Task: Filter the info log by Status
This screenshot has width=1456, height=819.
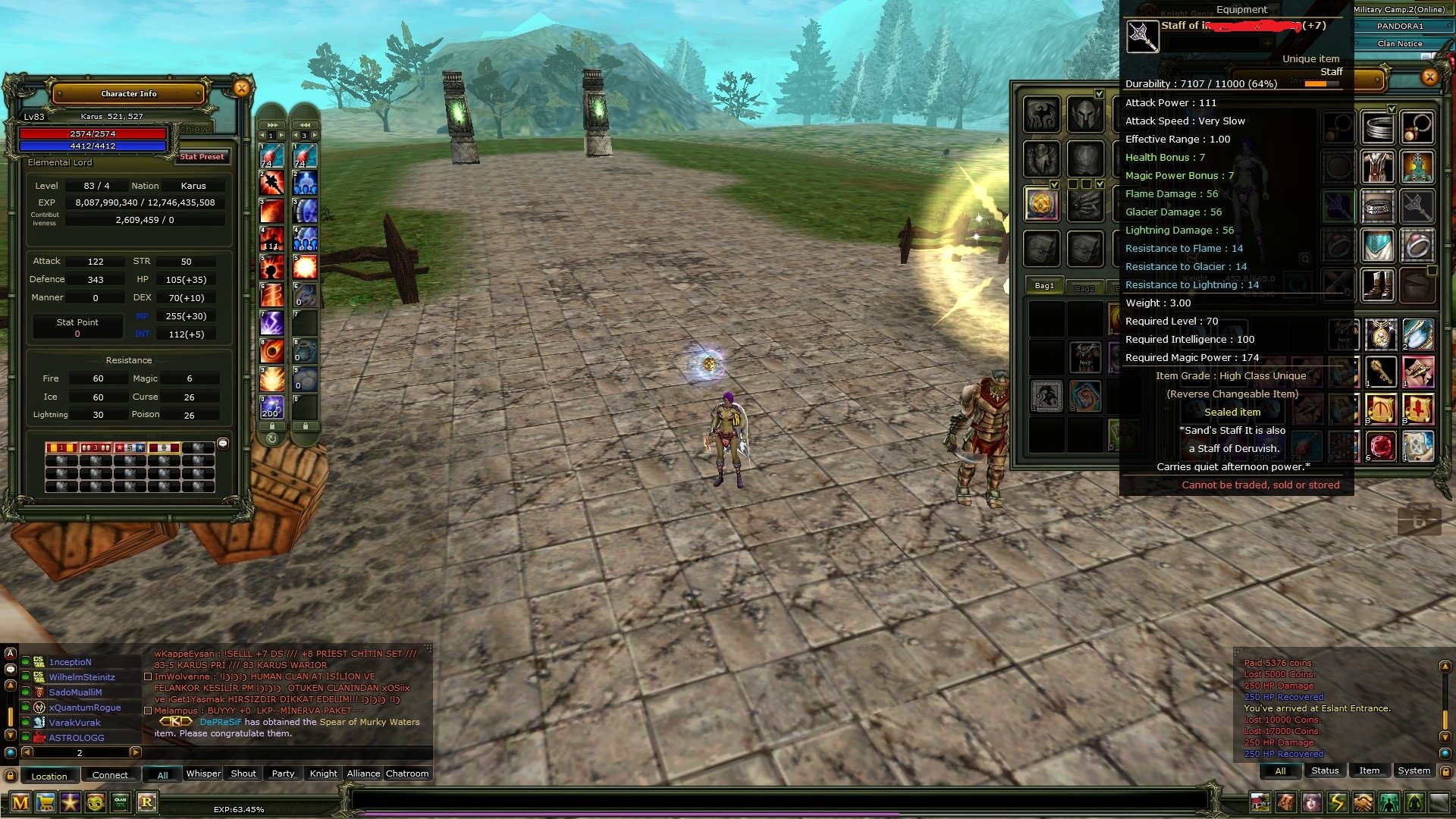Action: (1325, 770)
